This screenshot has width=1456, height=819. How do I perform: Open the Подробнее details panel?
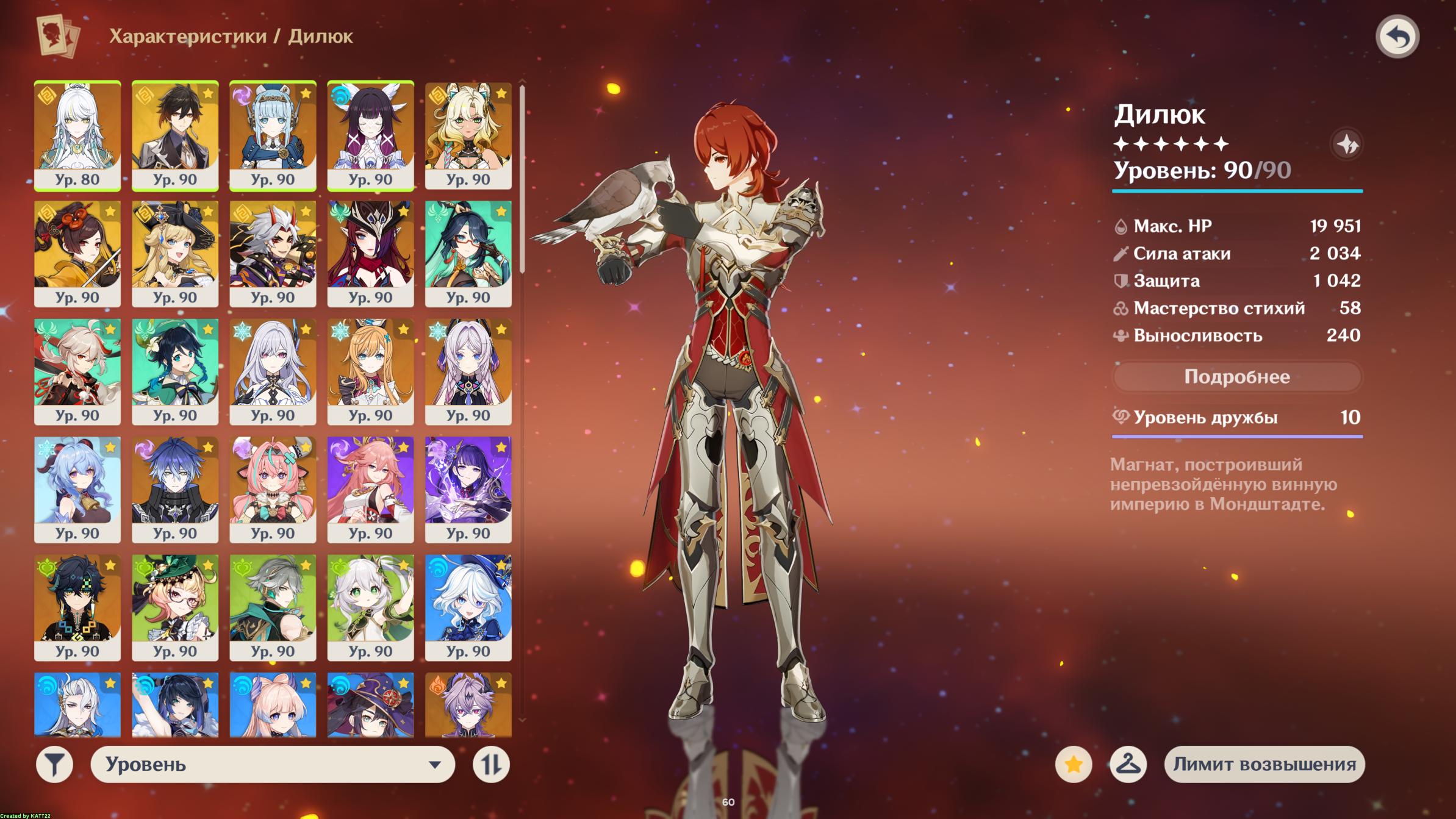click(x=1236, y=377)
